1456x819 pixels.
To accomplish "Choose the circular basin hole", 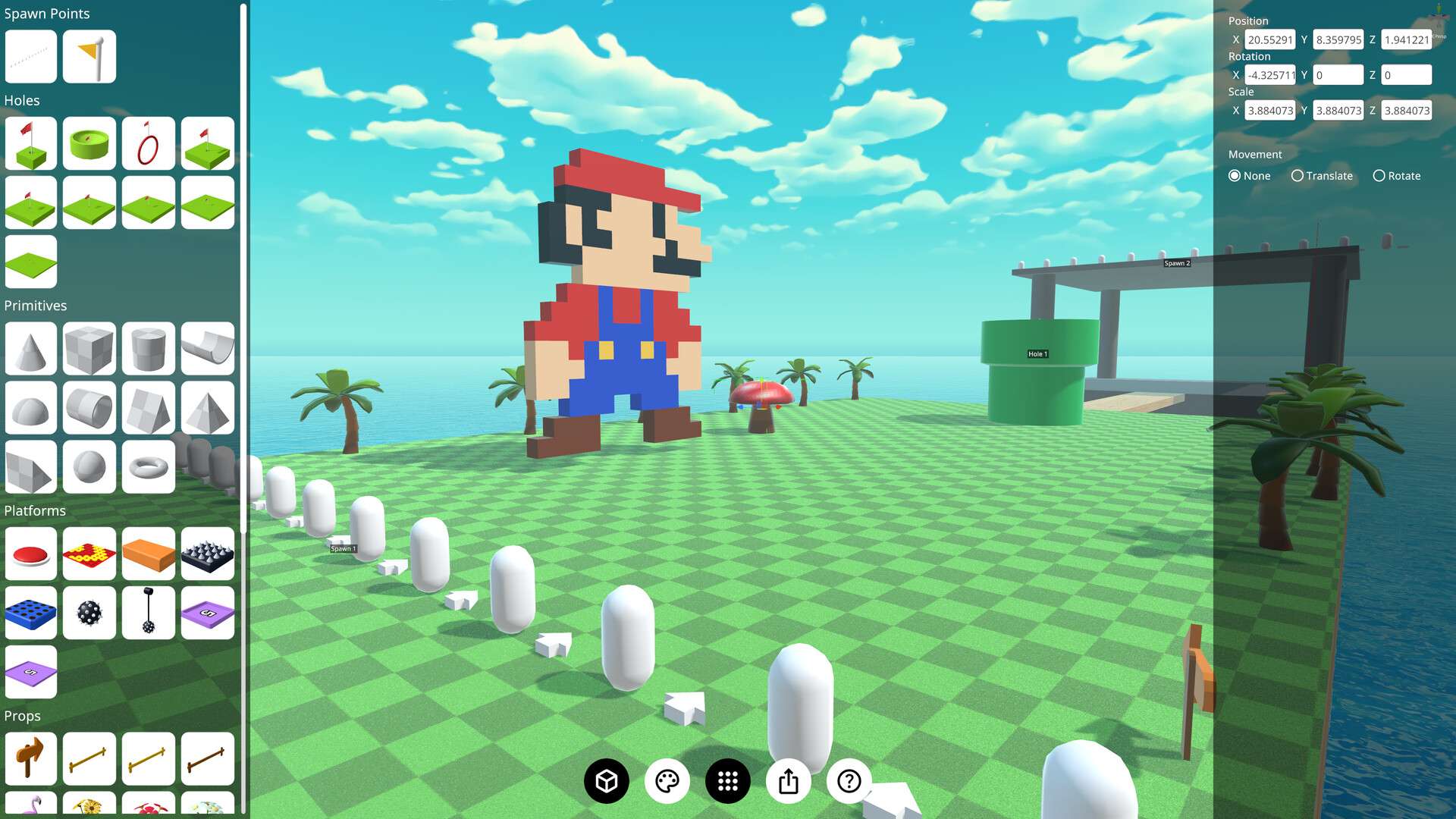I will (x=89, y=143).
